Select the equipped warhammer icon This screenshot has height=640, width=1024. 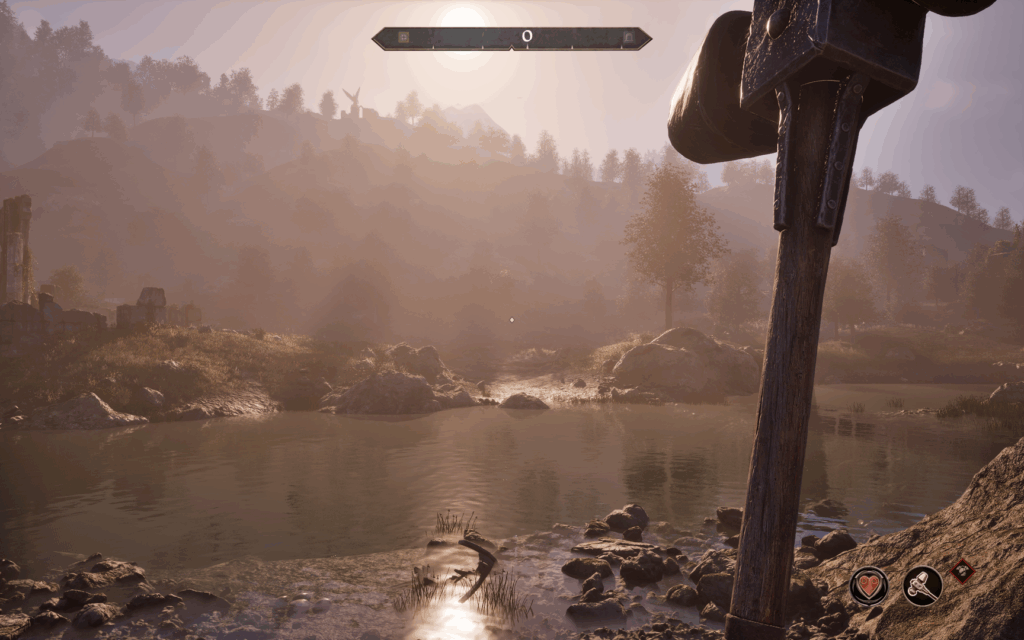(x=922, y=585)
